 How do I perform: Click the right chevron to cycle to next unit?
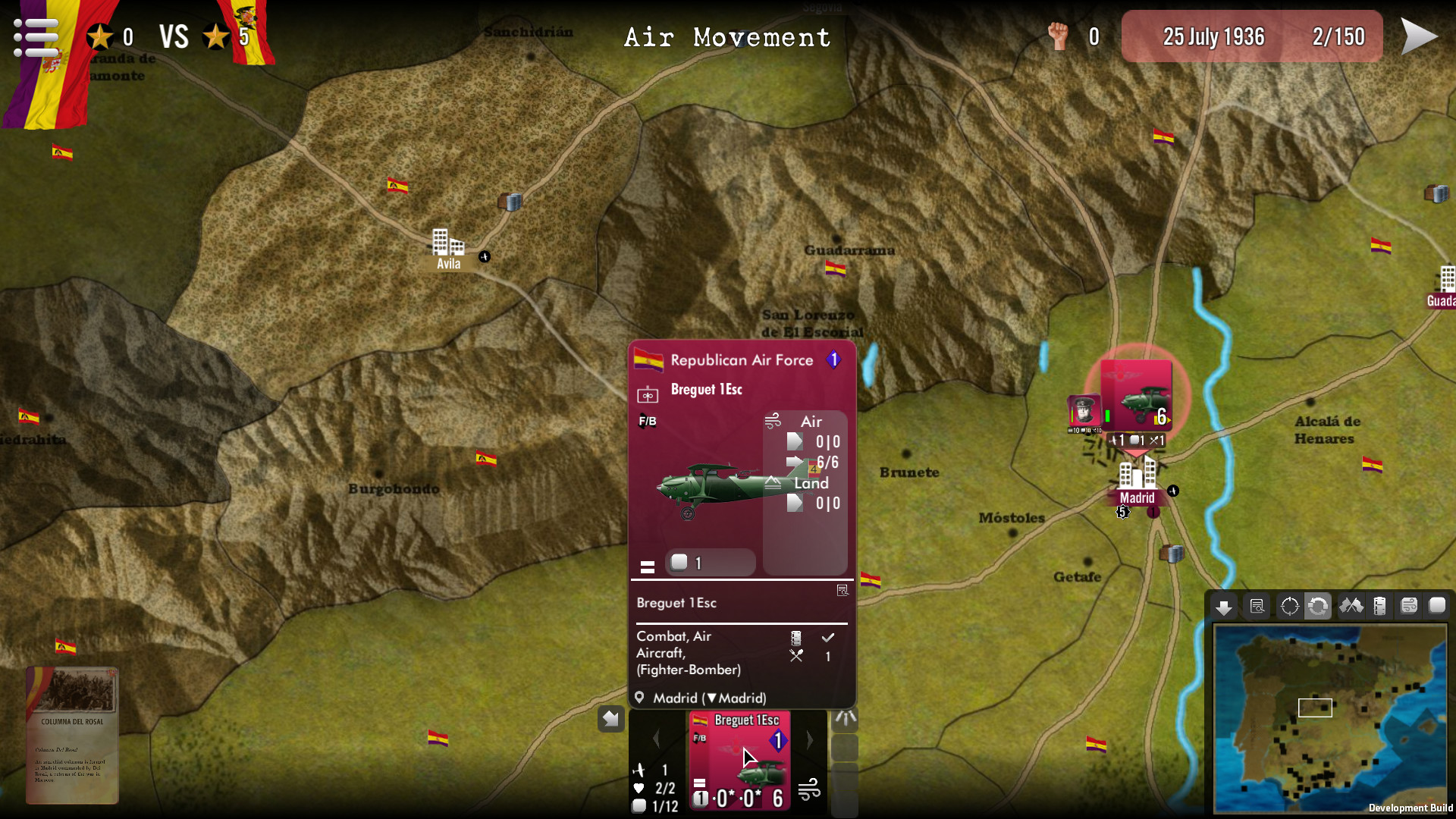[810, 739]
